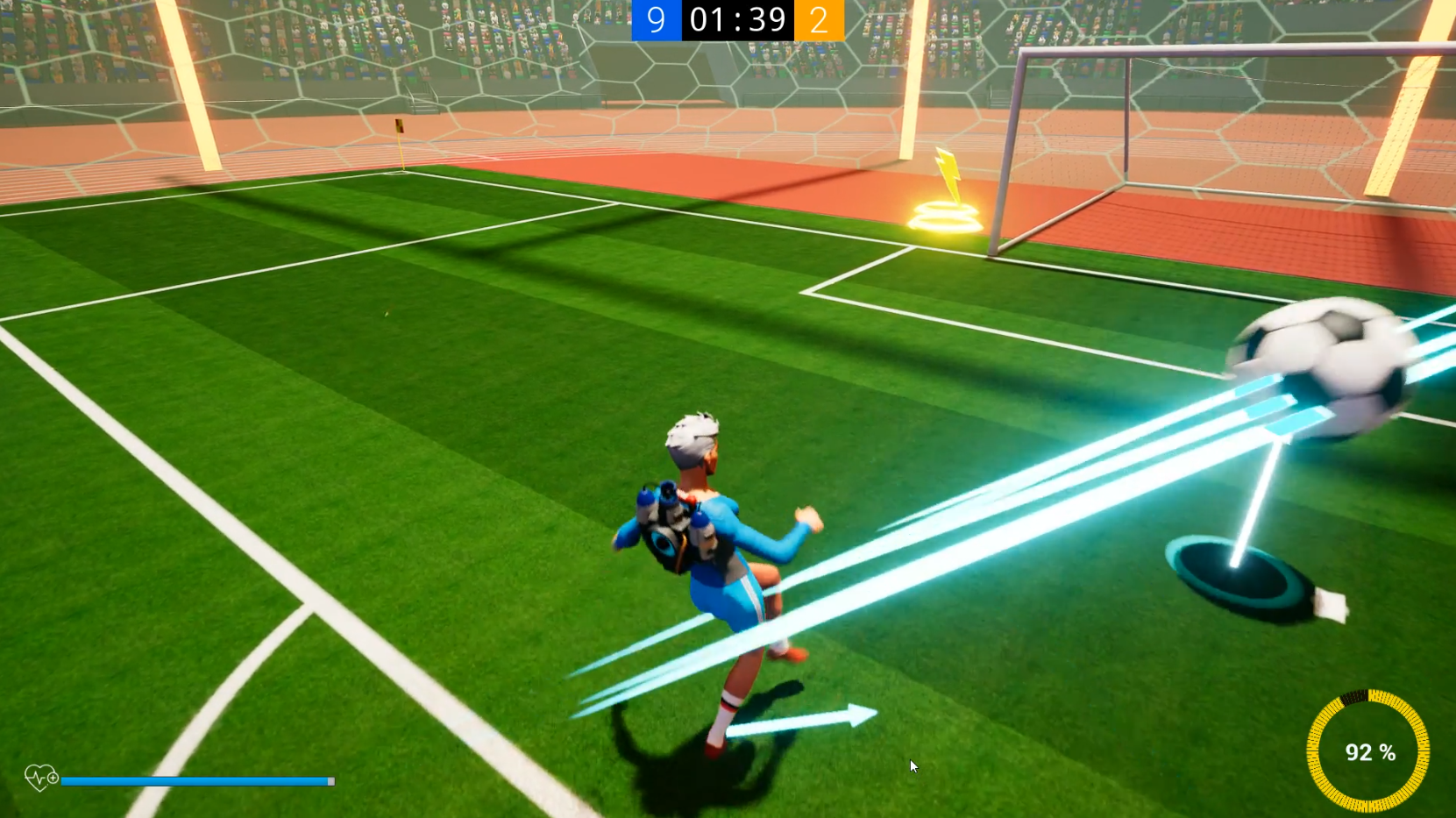Click the blue stamina bar
The height and width of the screenshot is (818, 1456).
[x=197, y=780]
